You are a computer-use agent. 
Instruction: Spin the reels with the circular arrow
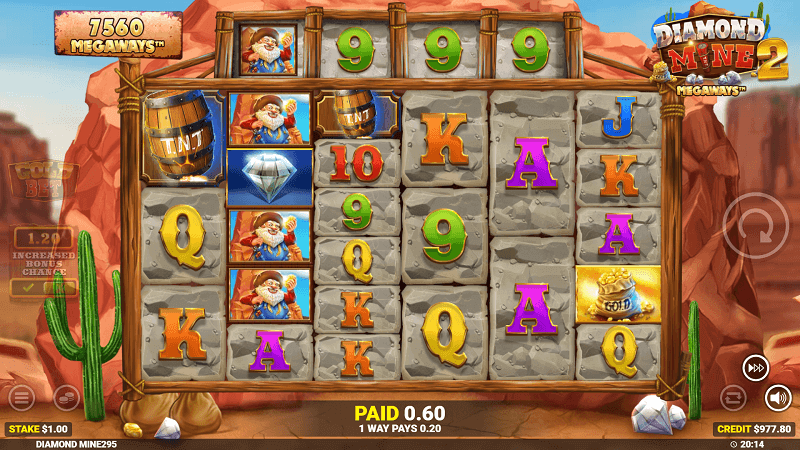pos(757,226)
